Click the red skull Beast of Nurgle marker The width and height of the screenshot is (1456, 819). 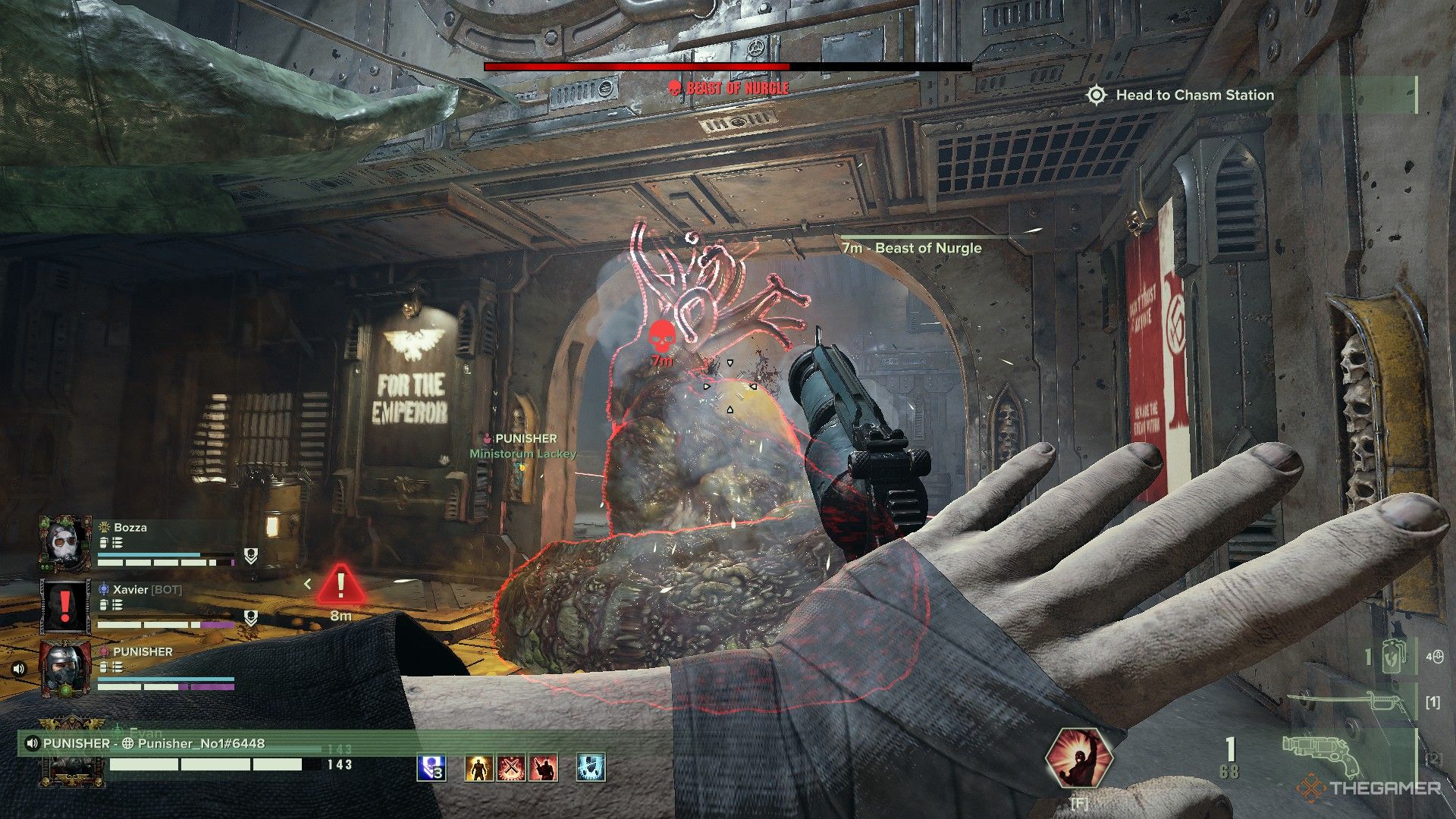coord(661,334)
